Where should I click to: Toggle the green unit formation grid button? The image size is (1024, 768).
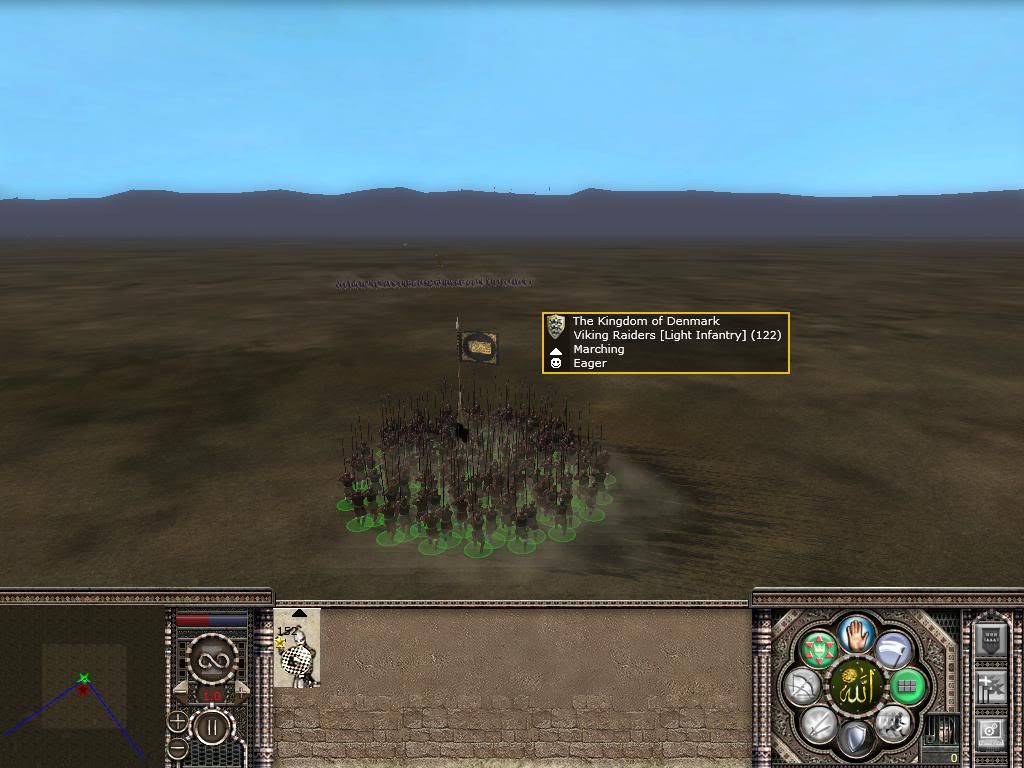click(x=907, y=687)
